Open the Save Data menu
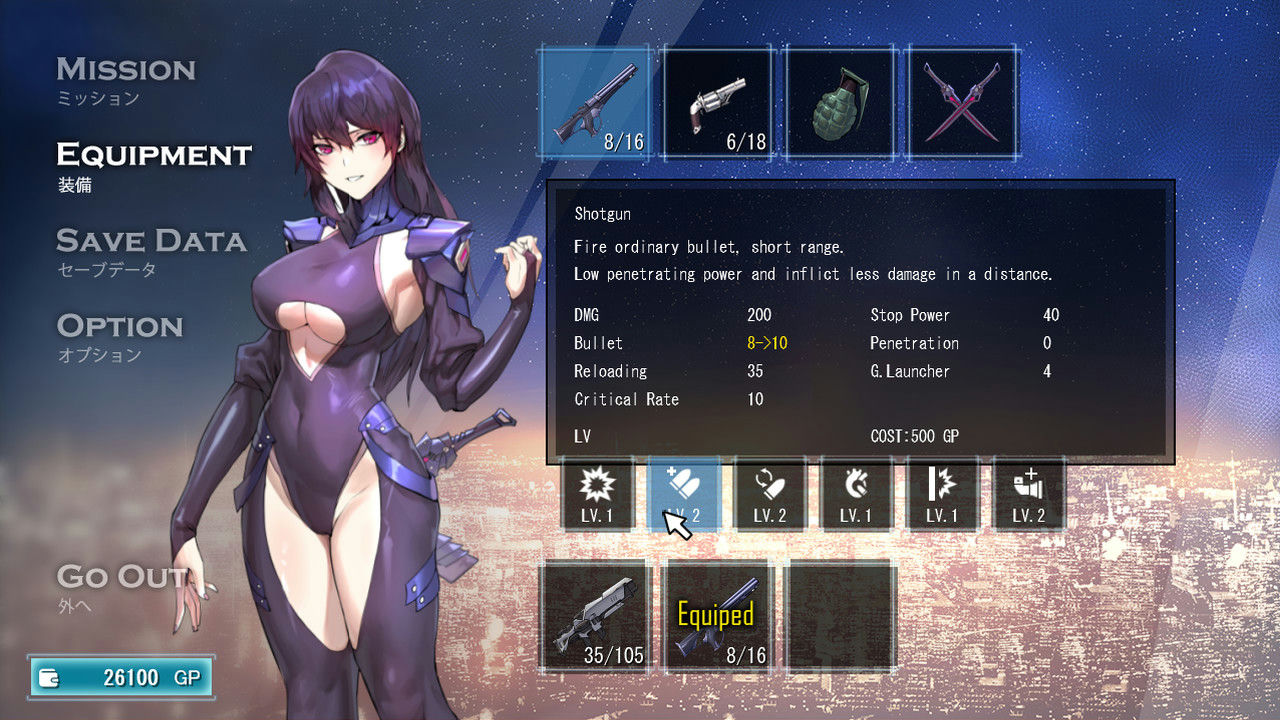Viewport: 1280px width, 720px height. (151, 241)
